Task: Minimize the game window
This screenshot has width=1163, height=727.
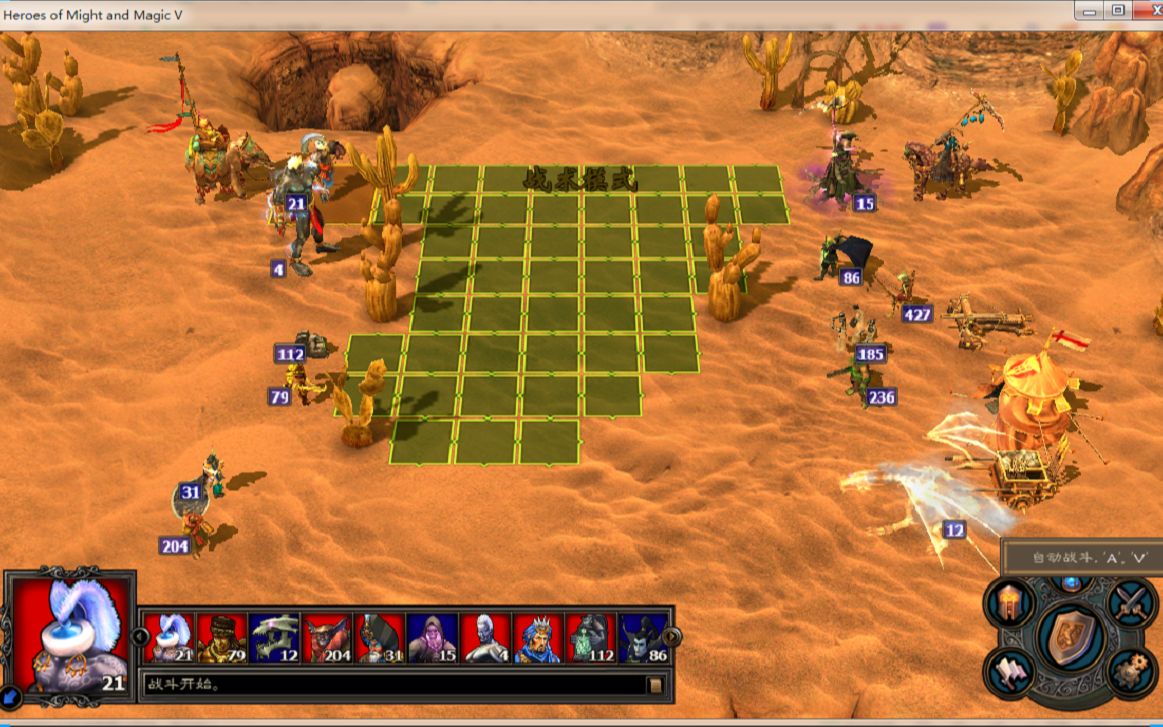Action: point(1089,11)
